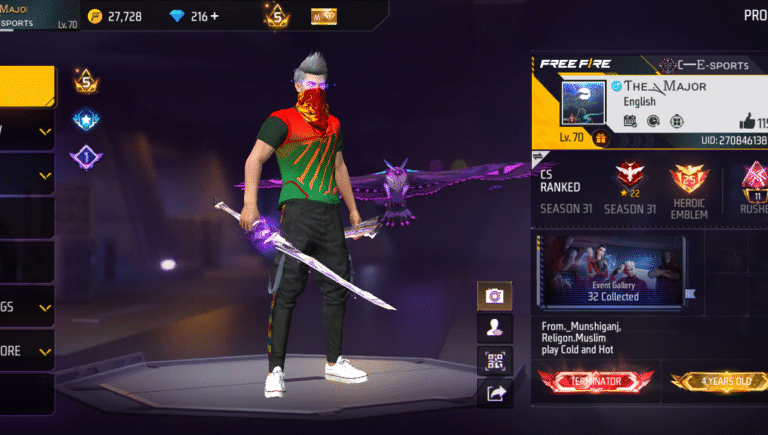Select the Terminator title badge

[596, 381]
